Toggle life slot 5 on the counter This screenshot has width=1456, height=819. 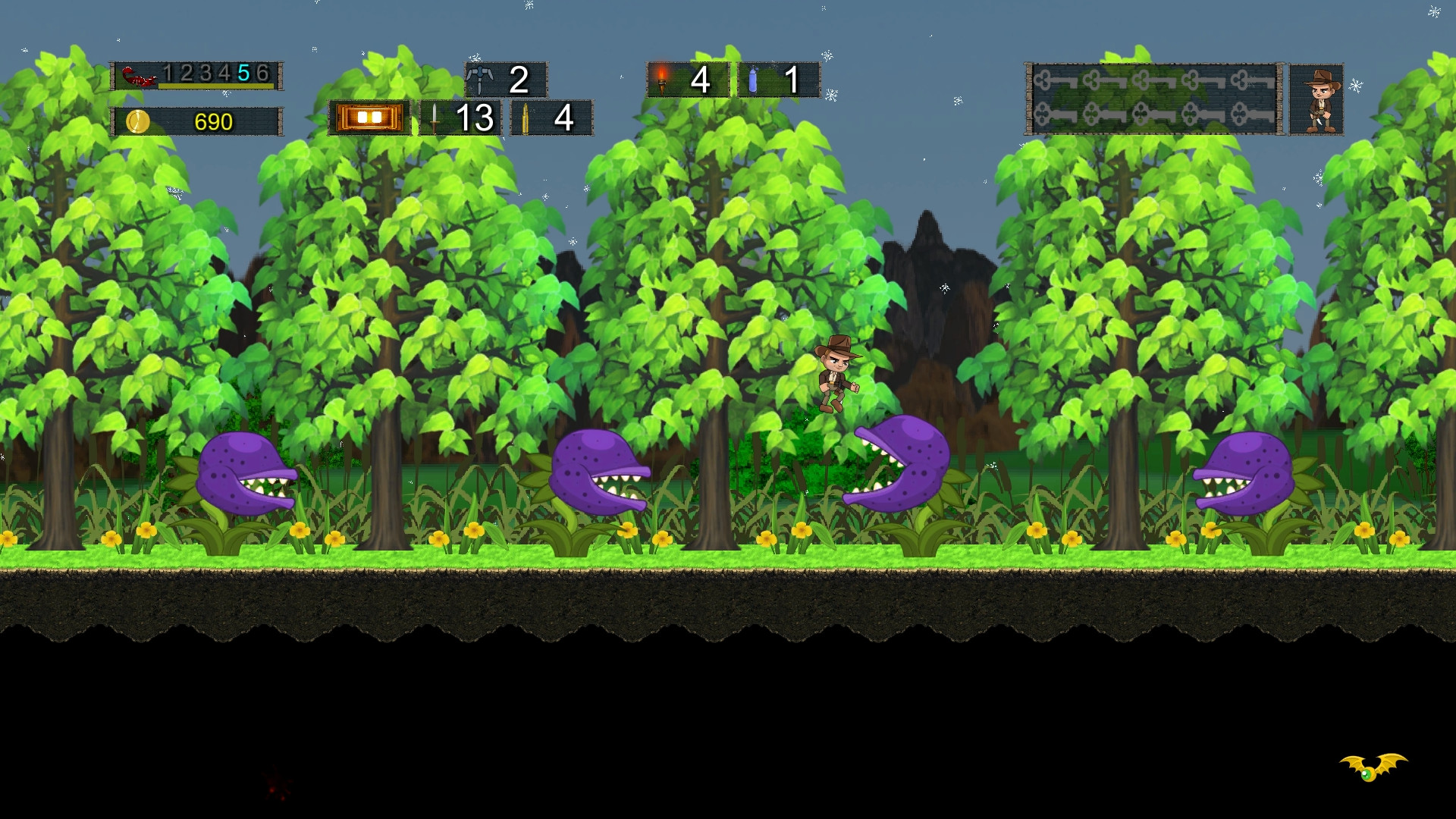click(244, 74)
